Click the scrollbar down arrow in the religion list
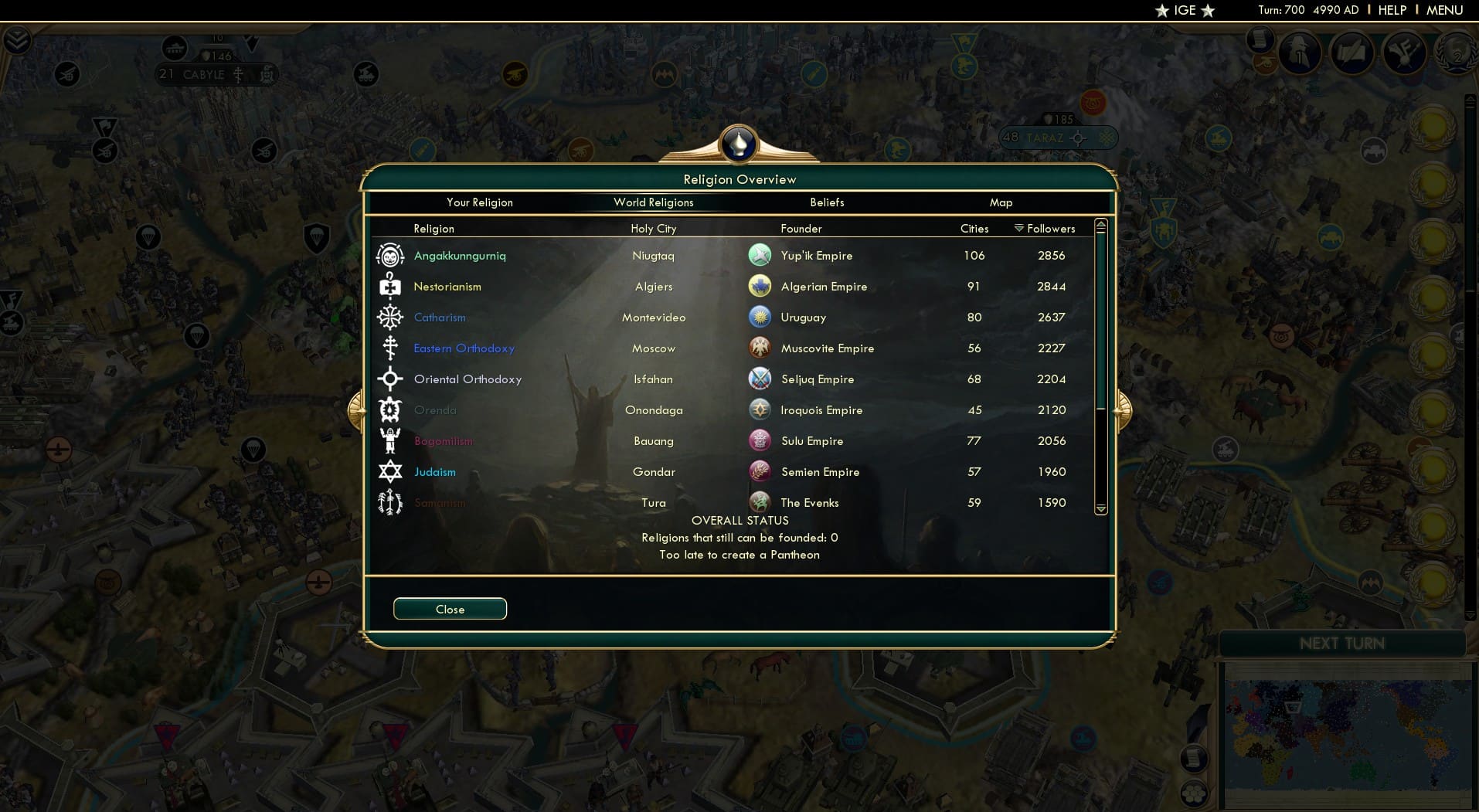This screenshot has width=1479, height=812. coord(1102,508)
